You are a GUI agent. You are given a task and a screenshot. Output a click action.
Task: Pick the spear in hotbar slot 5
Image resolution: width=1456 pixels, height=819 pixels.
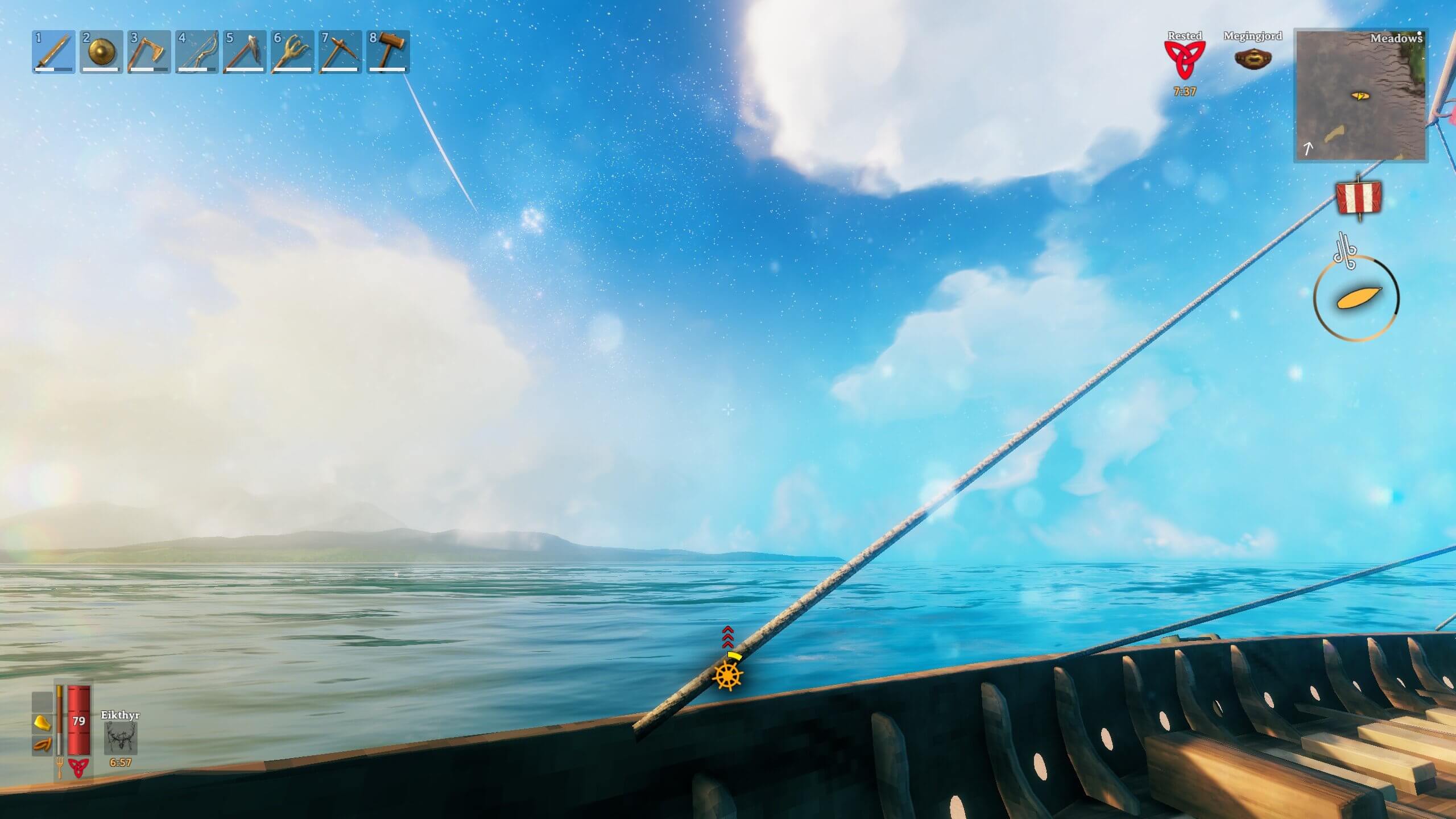(245, 52)
